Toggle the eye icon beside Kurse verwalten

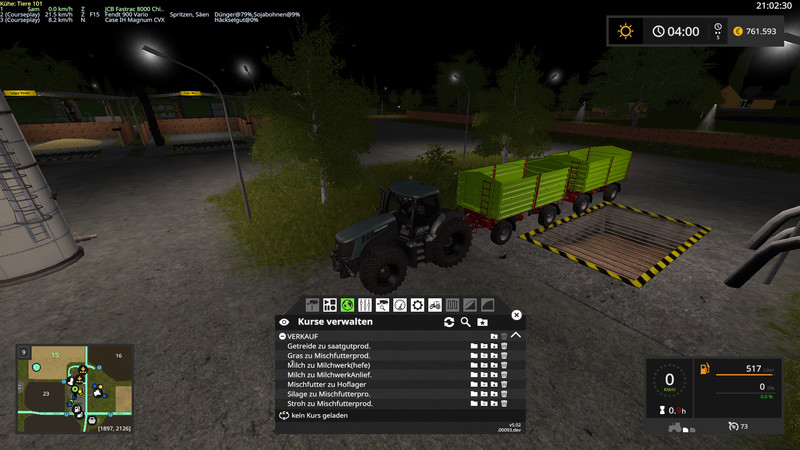pos(284,322)
